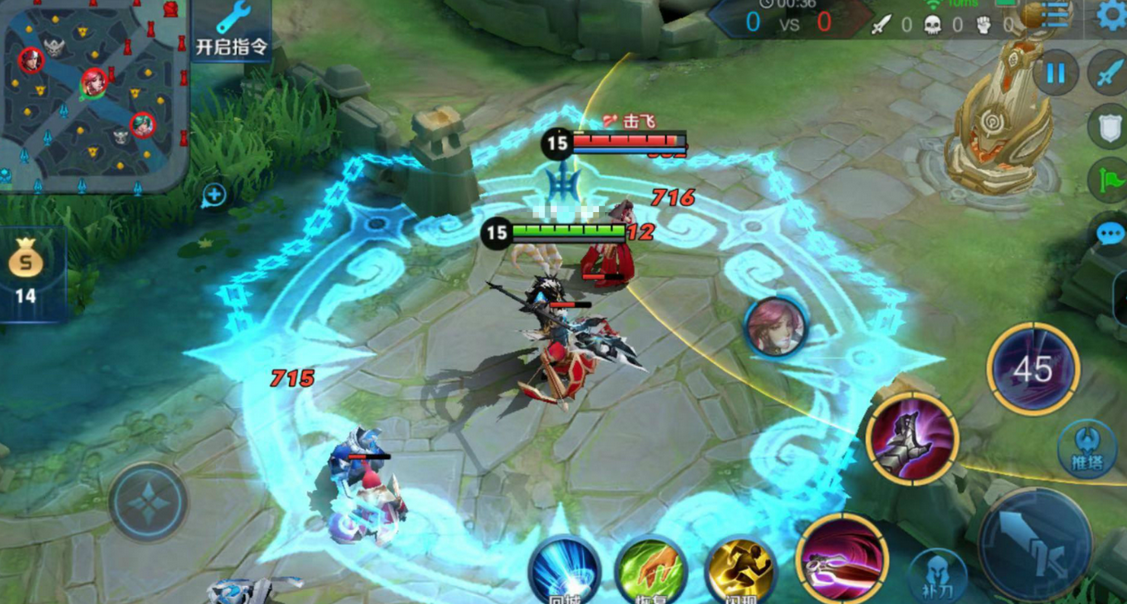This screenshot has height=604, width=1127.
Task: Open the gold coin bag shop
Action: pos(25,270)
